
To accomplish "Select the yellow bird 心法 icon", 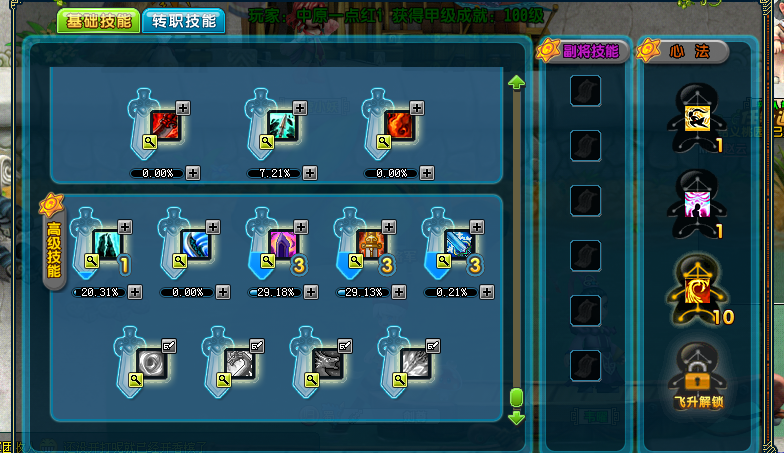I will (697, 118).
